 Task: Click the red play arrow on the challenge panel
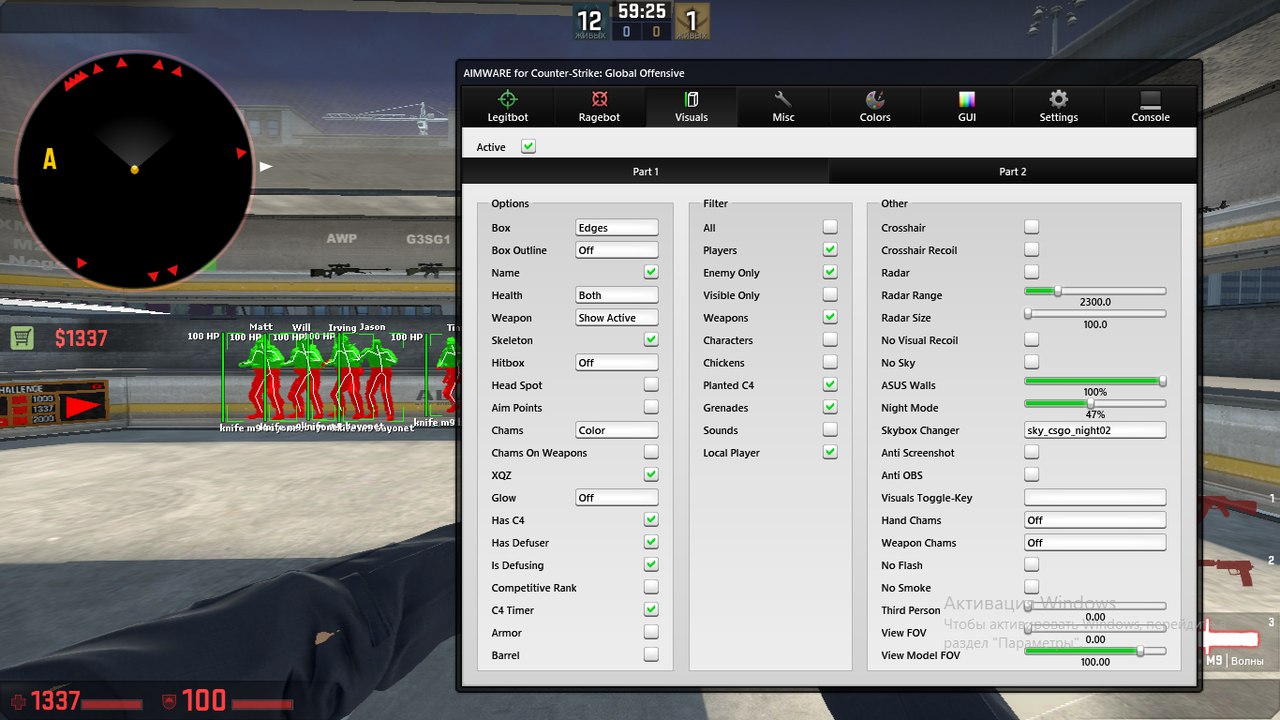[80, 405]
